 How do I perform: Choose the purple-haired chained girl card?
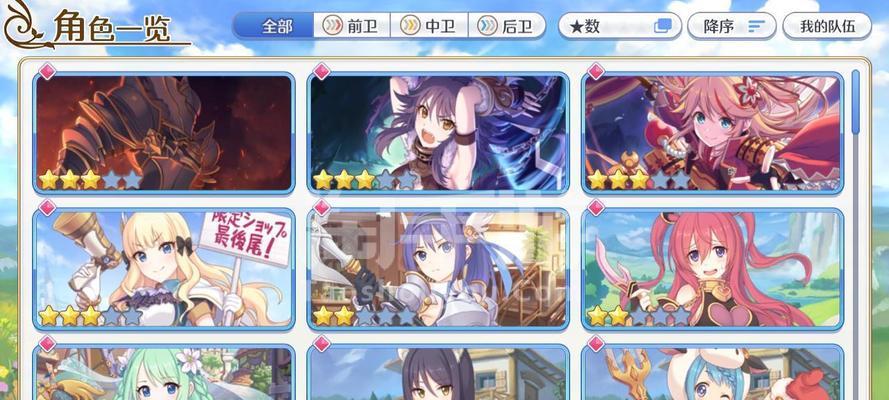point(438,132)
